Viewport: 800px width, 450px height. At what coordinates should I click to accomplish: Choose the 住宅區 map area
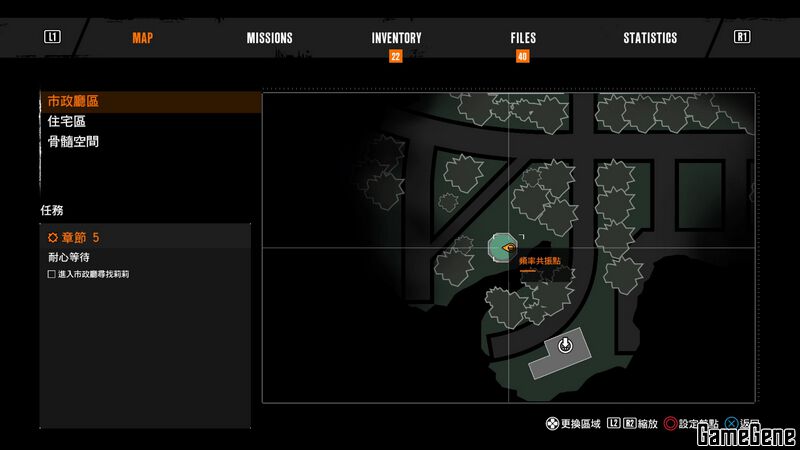(67, 121)
